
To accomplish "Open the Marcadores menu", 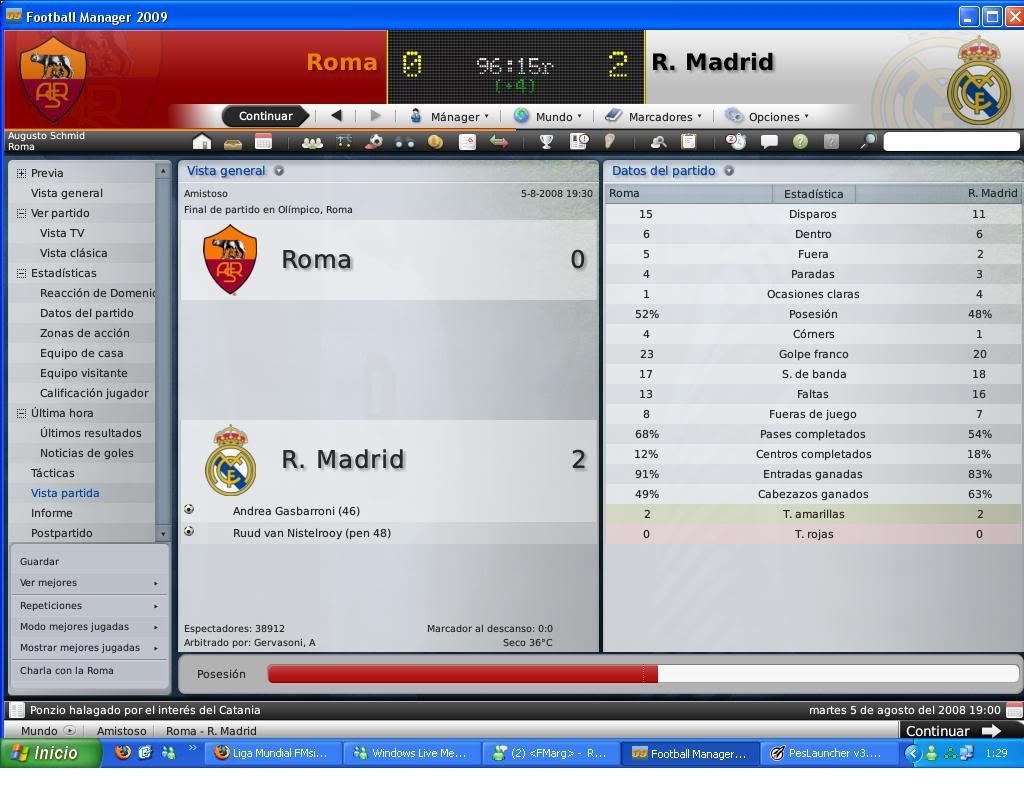I will pyautogui.click(x=654, y=116).
